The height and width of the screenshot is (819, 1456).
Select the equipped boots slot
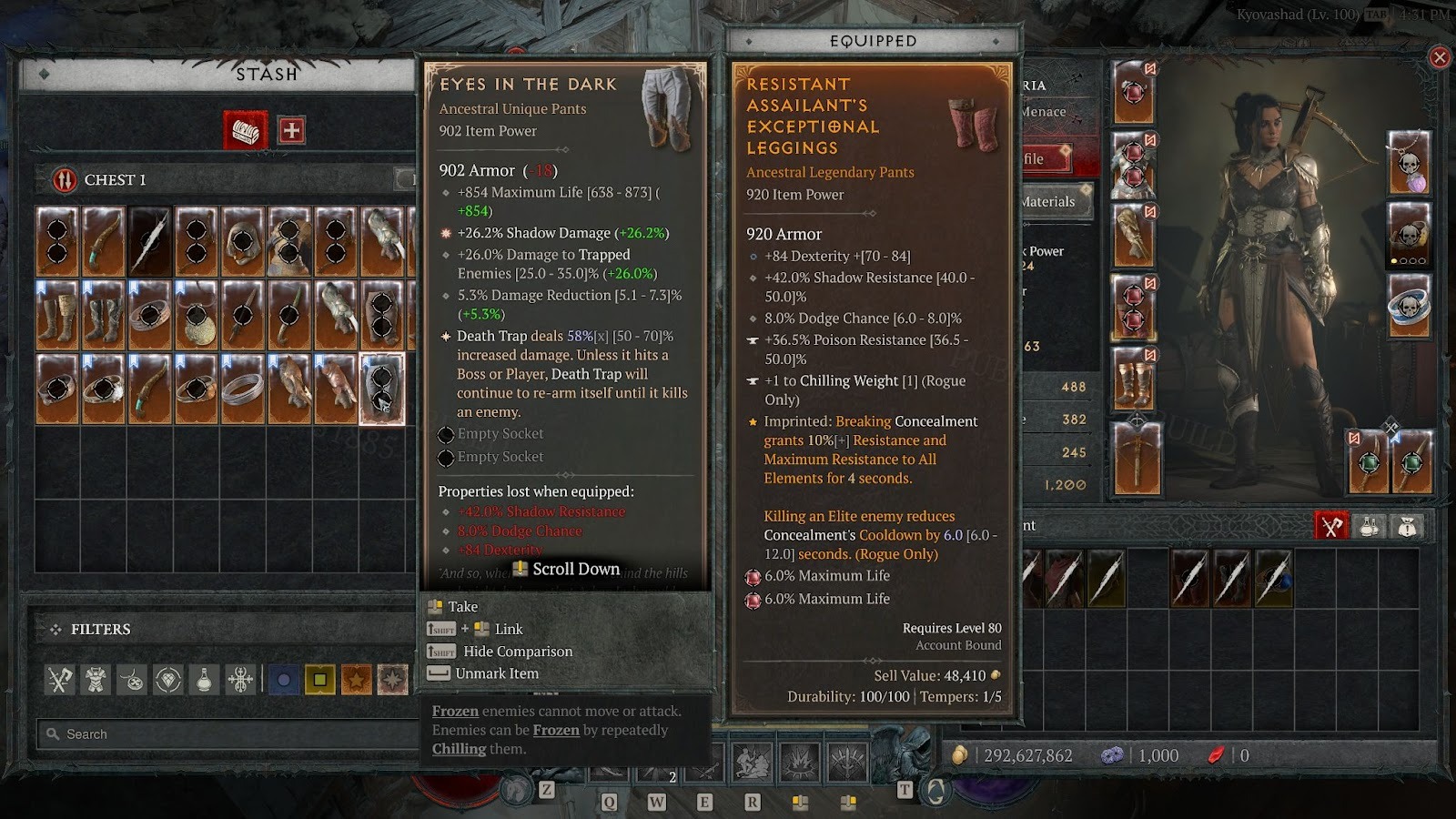pyautogui.click(x=1135, y=380)
